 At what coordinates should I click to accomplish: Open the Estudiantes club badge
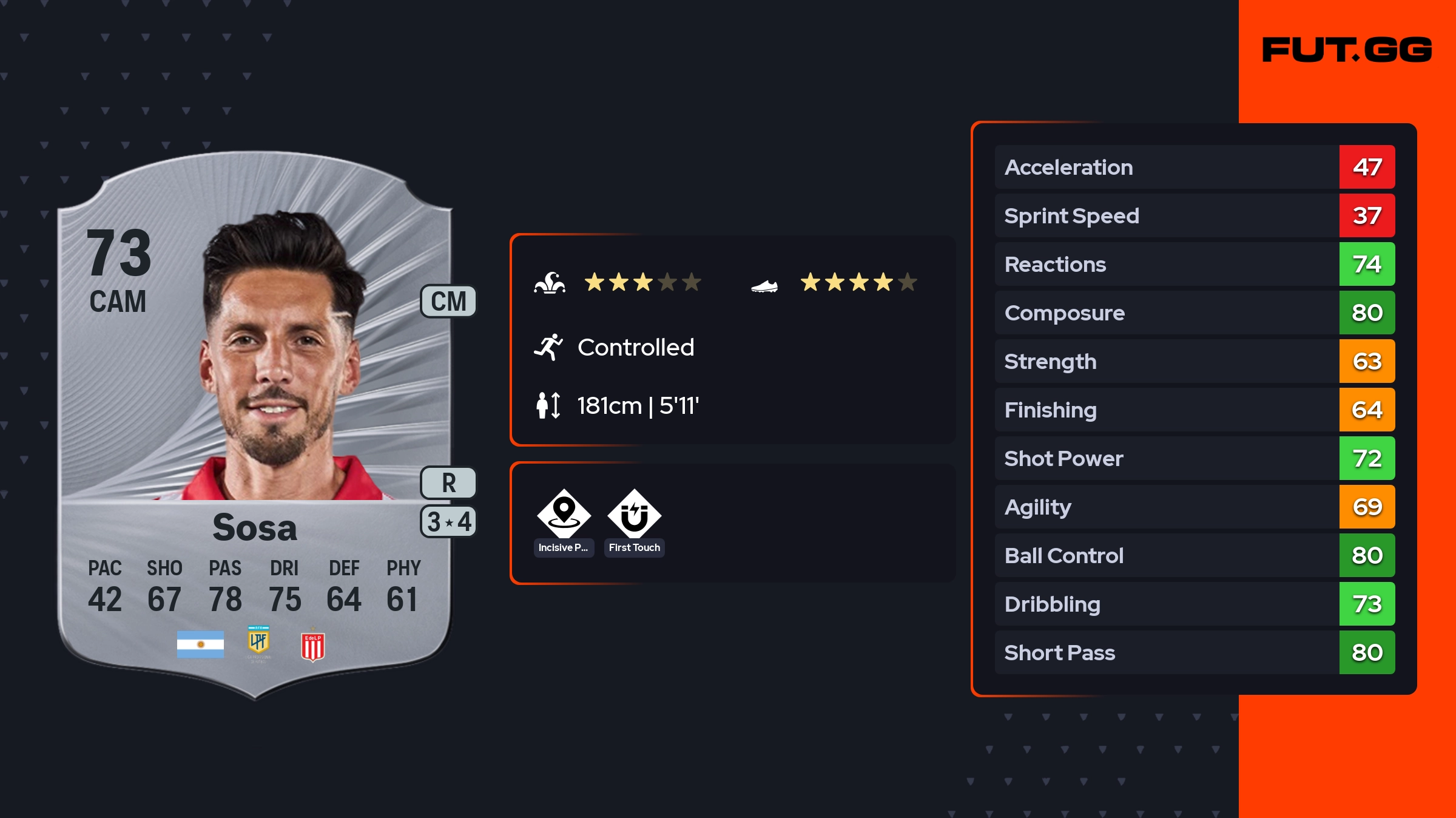(x=312, y=646)
